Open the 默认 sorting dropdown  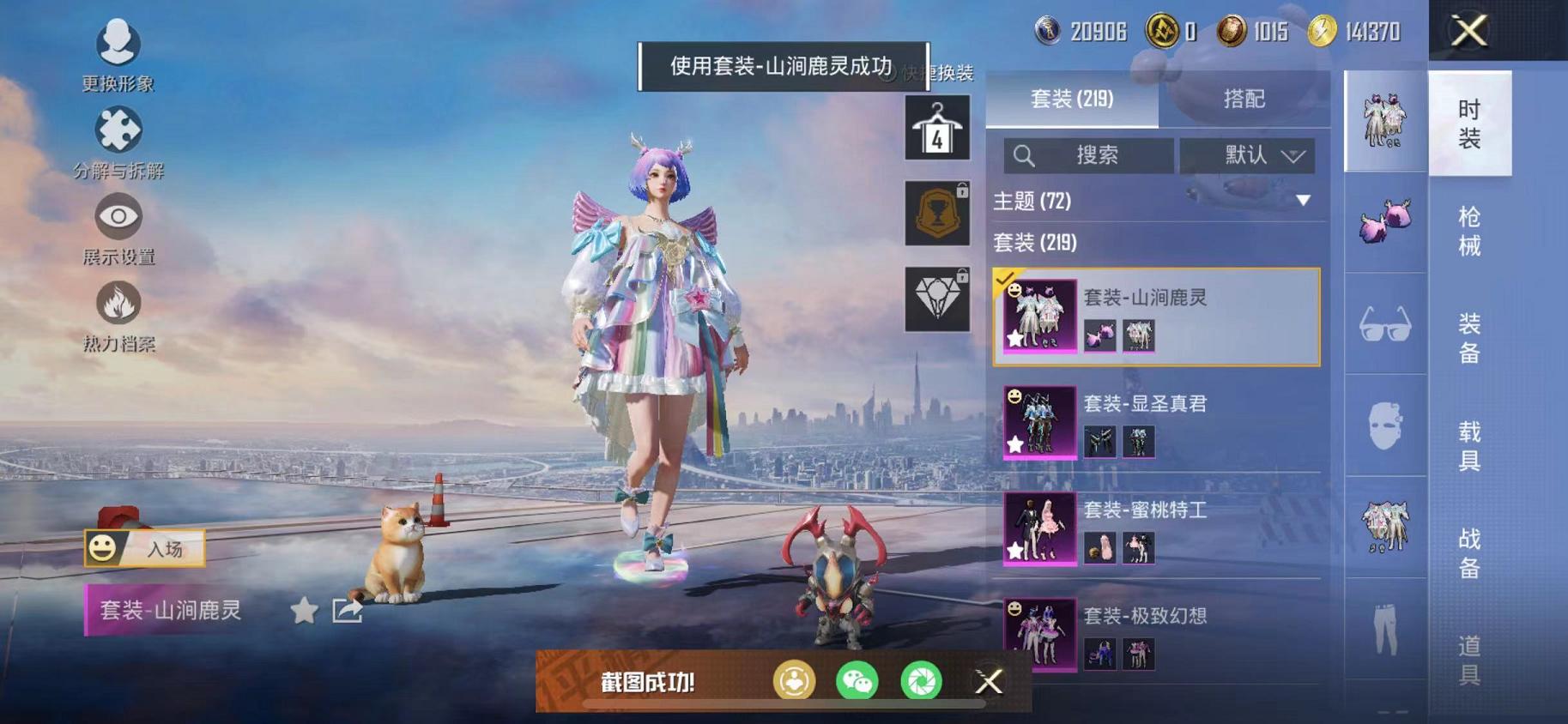(1247, 155)
